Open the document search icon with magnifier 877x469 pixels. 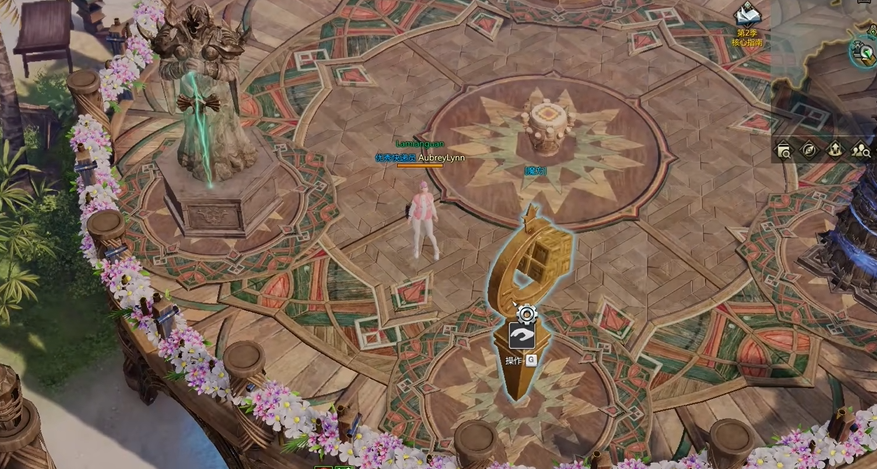tap(784, 150)
